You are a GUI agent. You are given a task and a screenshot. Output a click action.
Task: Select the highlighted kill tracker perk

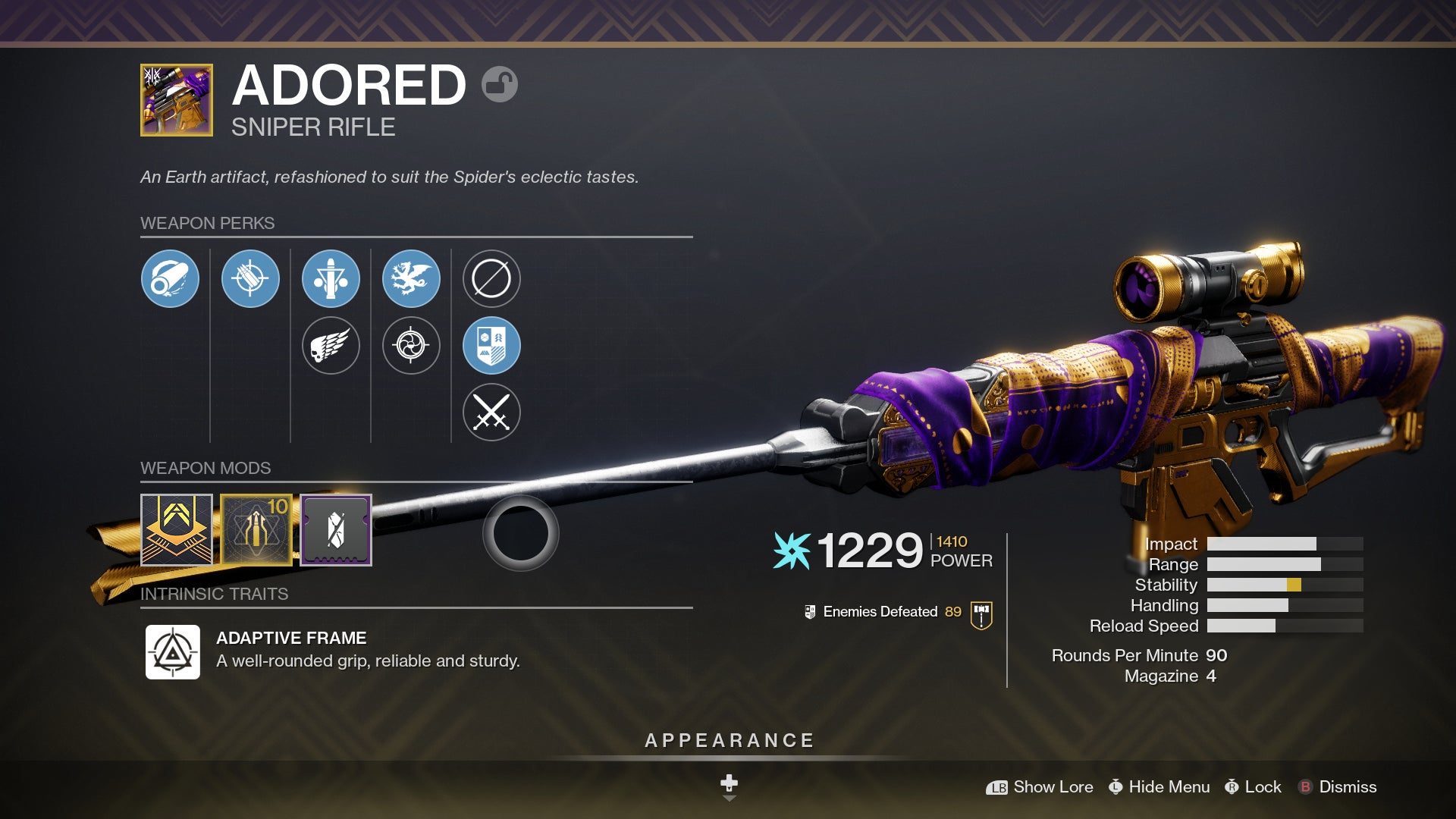pos(492,345)
